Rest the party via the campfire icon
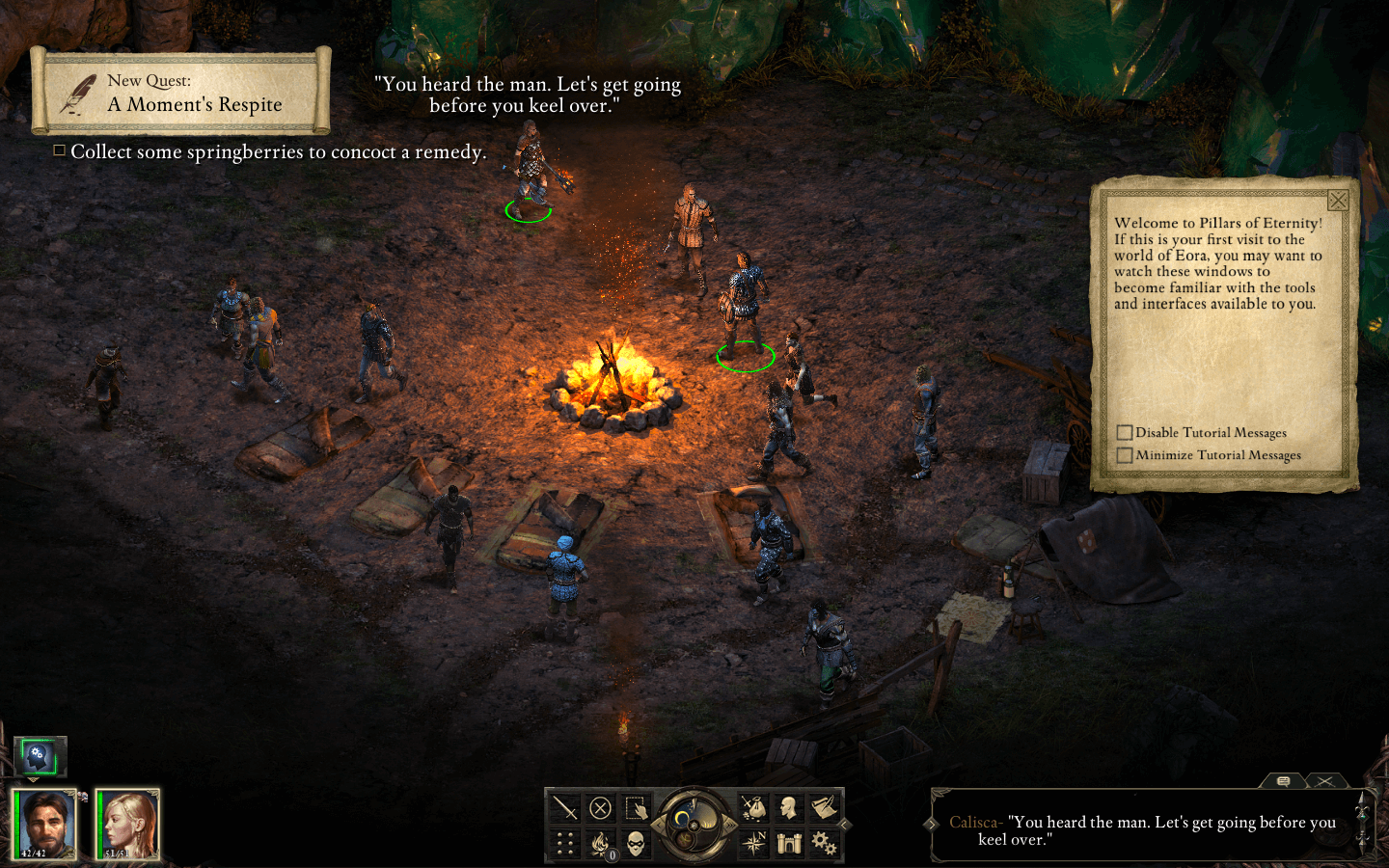This screenshot has width=1389, height=868. (x=600, y=843)
